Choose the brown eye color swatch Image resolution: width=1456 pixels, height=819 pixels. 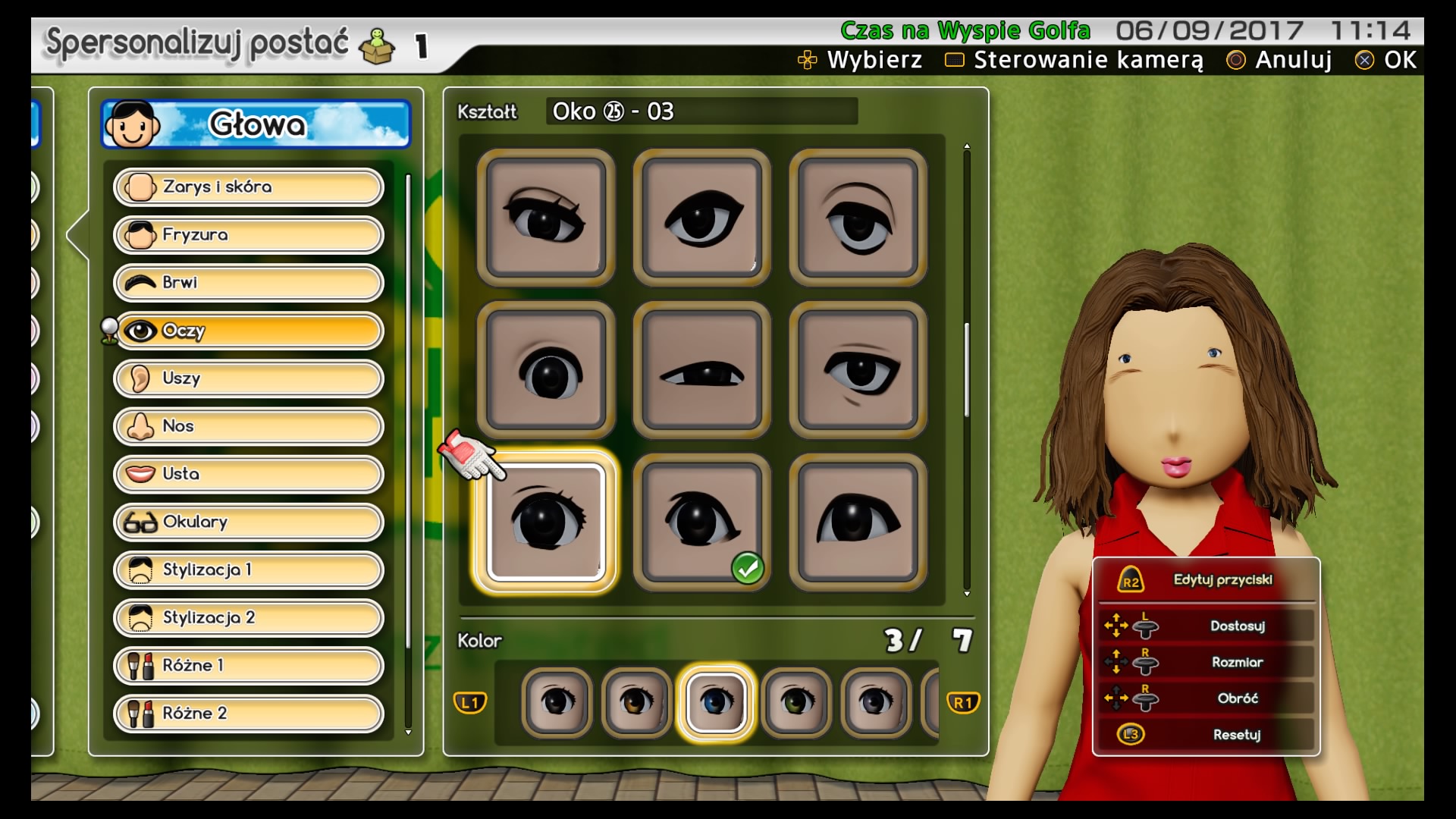[x=636, y=701]
